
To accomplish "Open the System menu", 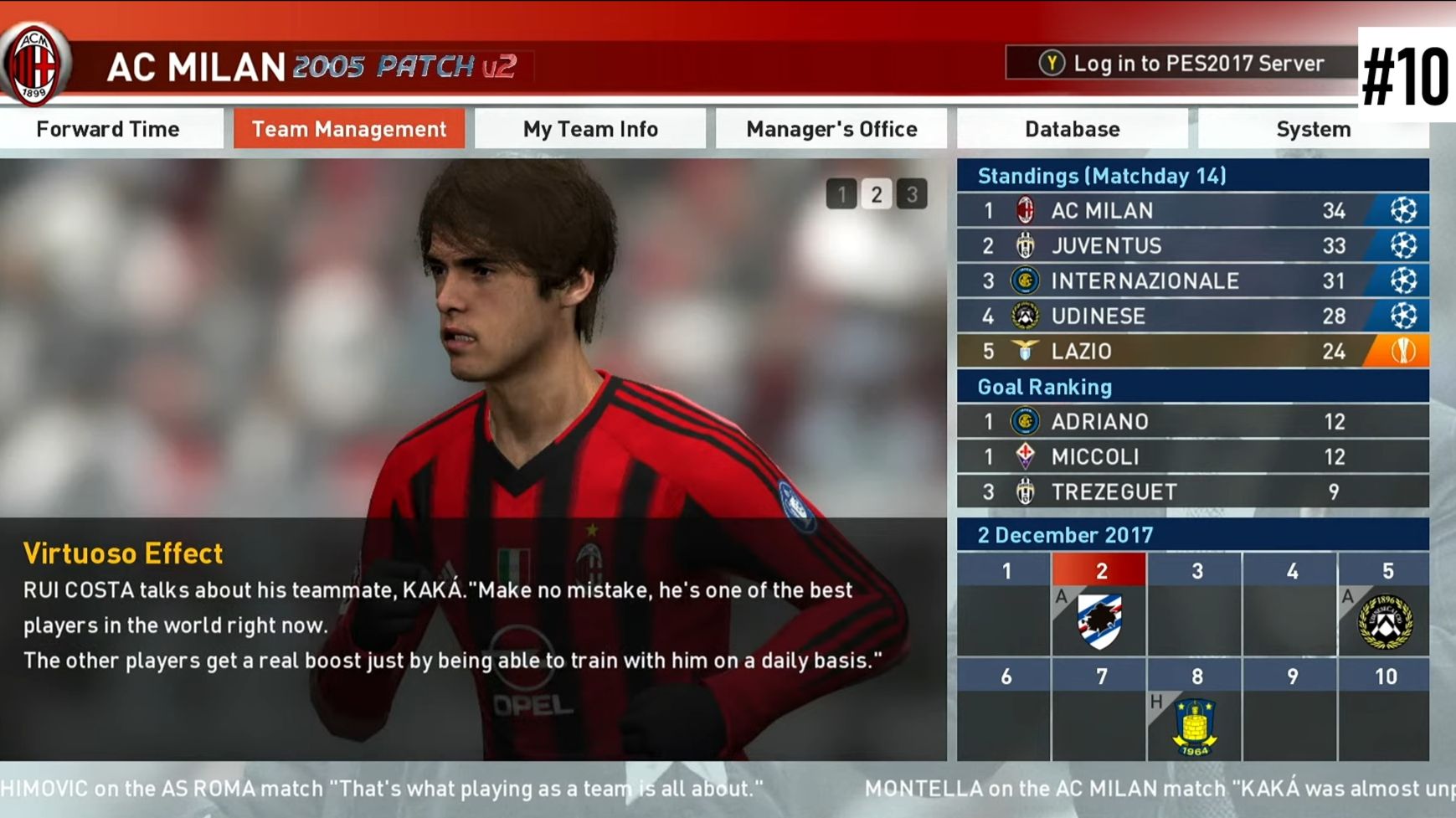I will click(1313, 129).
